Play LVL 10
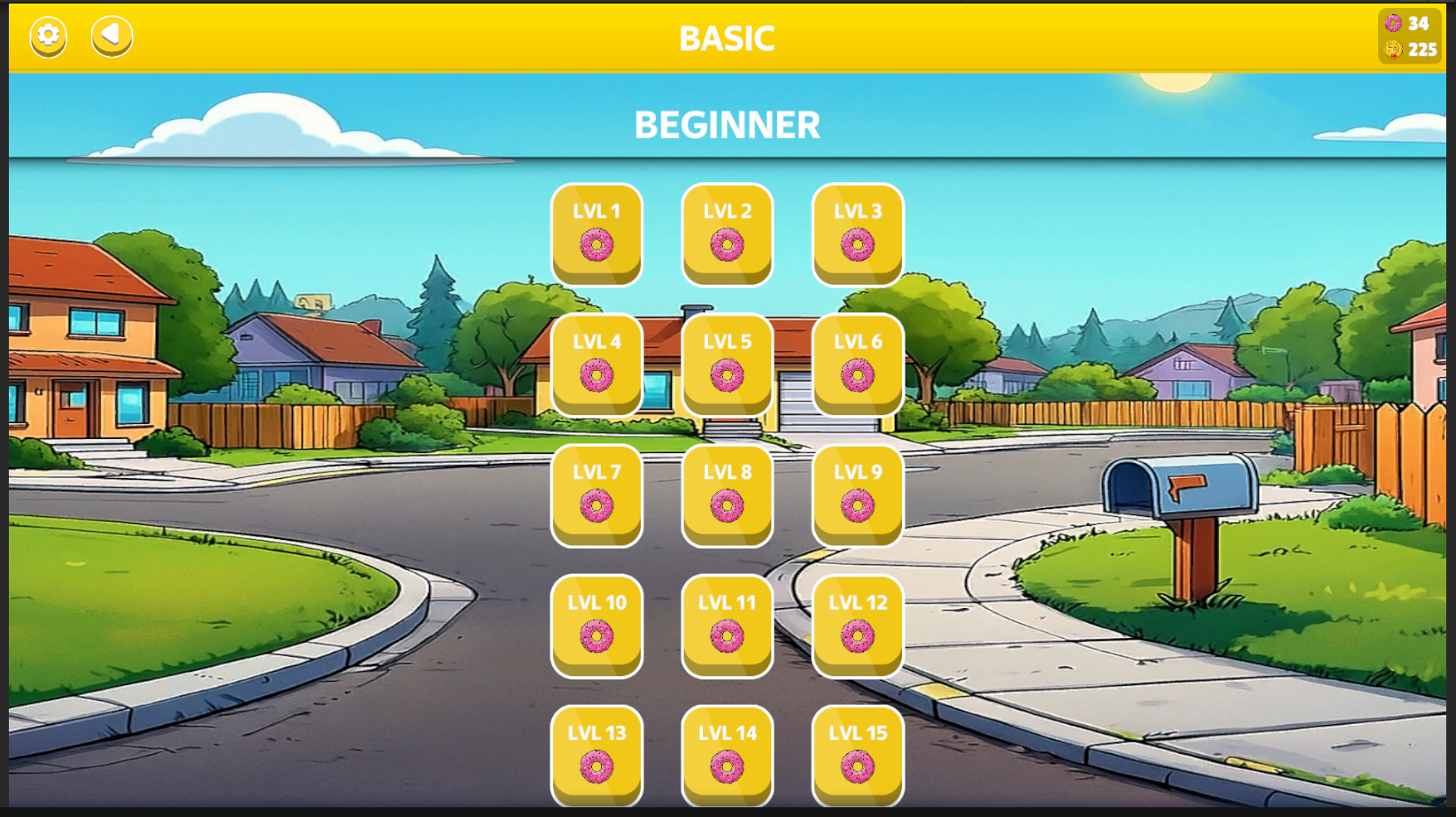Image resolution: width=1456 pixels, height=817 pixels. pos(597,626)
